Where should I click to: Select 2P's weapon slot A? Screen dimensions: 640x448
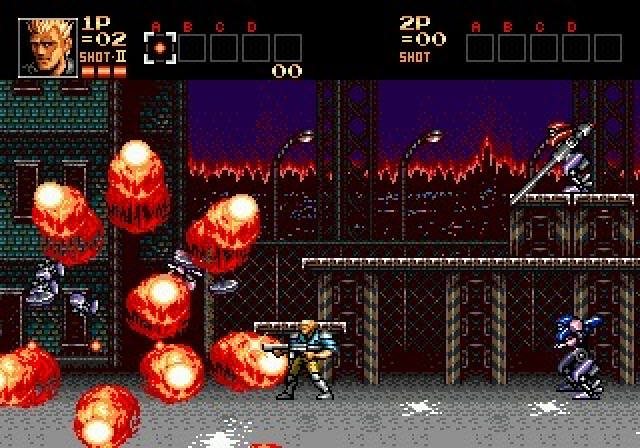pos(479,48)
